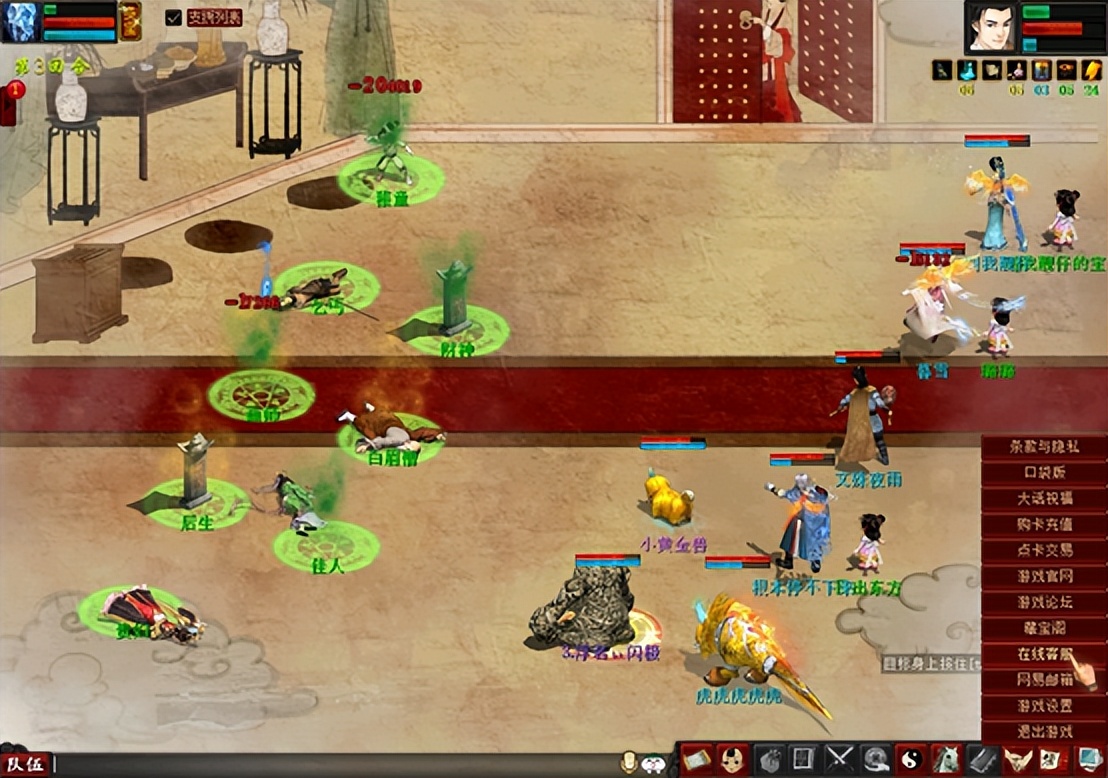Click the crossed swords toolbar icon
The image size is (1108, 778).
[840, 759]
